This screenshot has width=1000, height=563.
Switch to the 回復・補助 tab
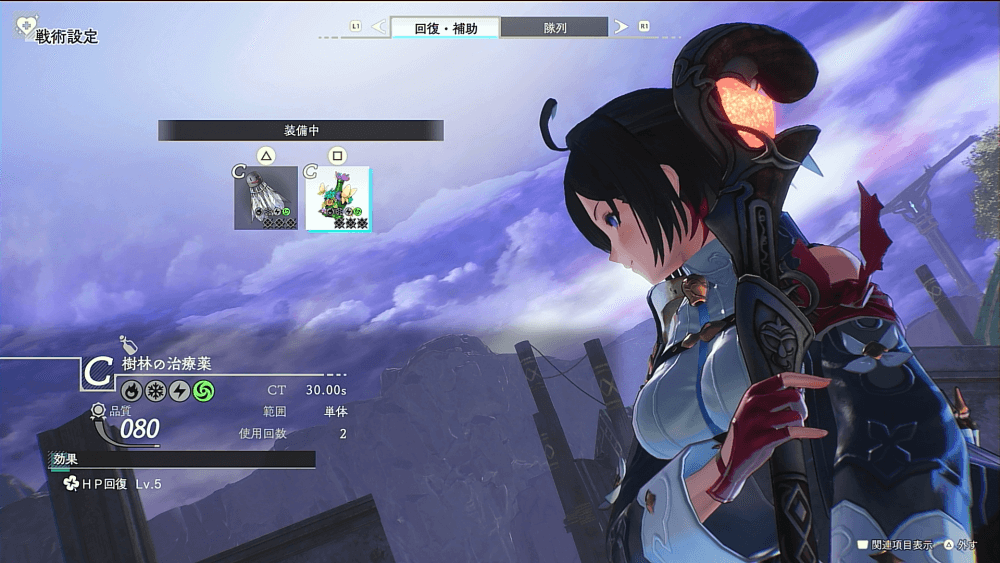coord(444,28)
